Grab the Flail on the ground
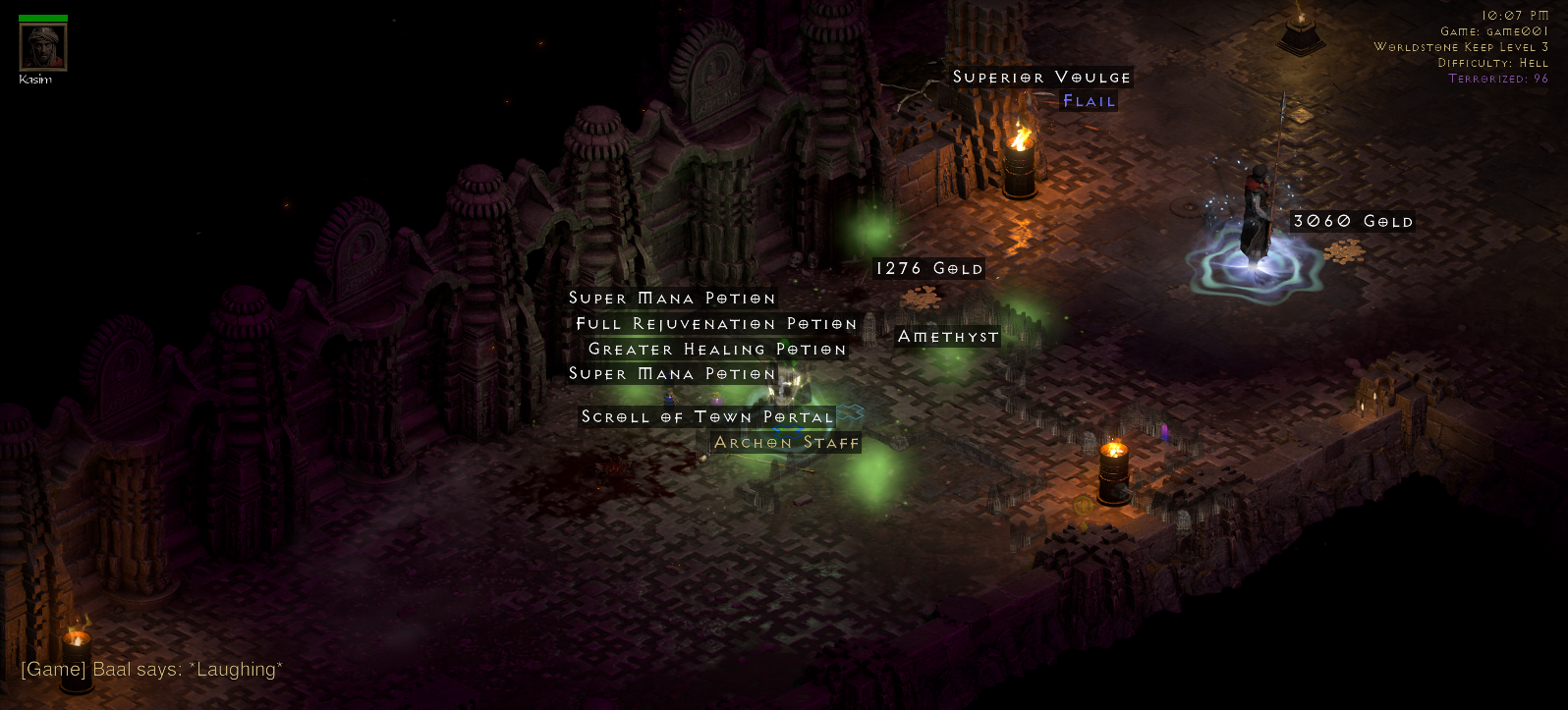The width and height of the screenshot is (1568, 710). 1089,100
